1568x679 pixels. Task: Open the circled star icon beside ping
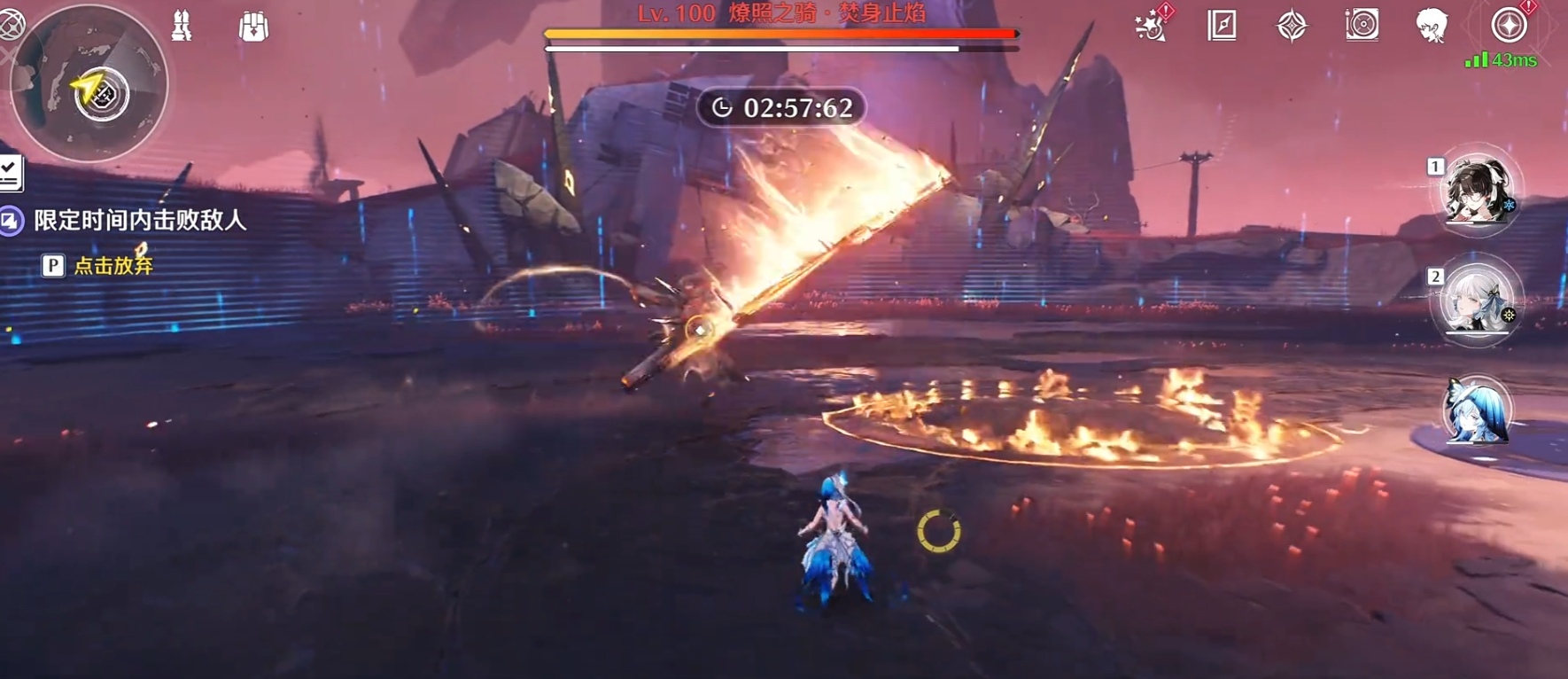pos(1509,26)
